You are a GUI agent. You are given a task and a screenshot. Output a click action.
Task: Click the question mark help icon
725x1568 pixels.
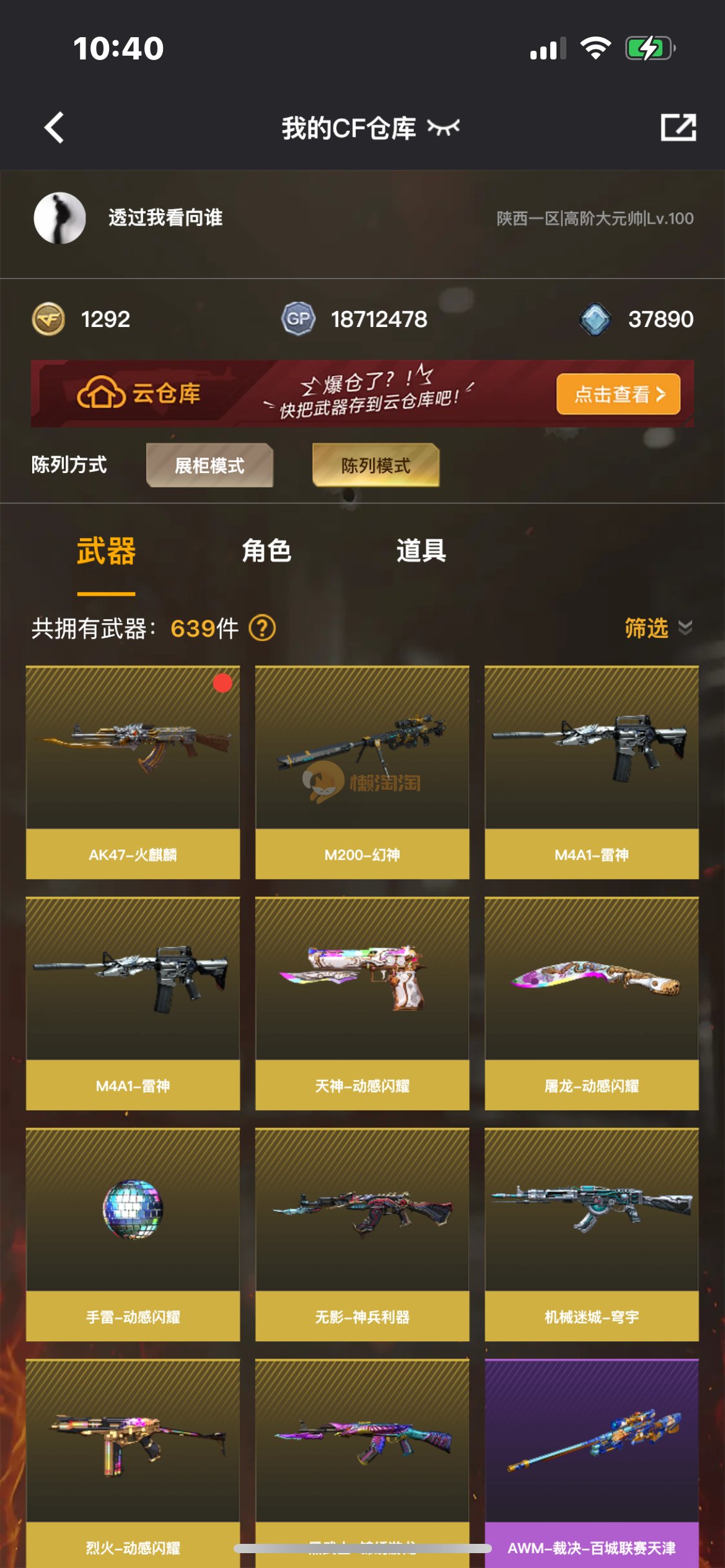262,628
